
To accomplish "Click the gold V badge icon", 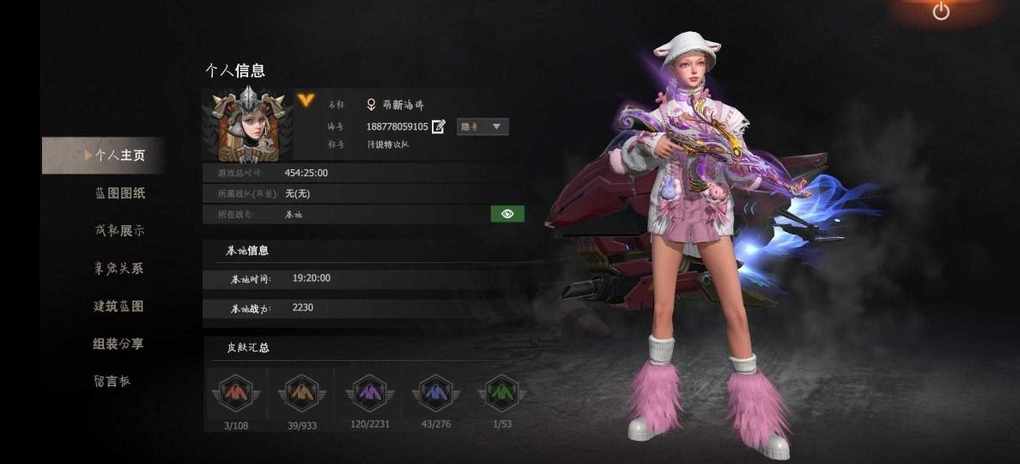I will (306, 100).
